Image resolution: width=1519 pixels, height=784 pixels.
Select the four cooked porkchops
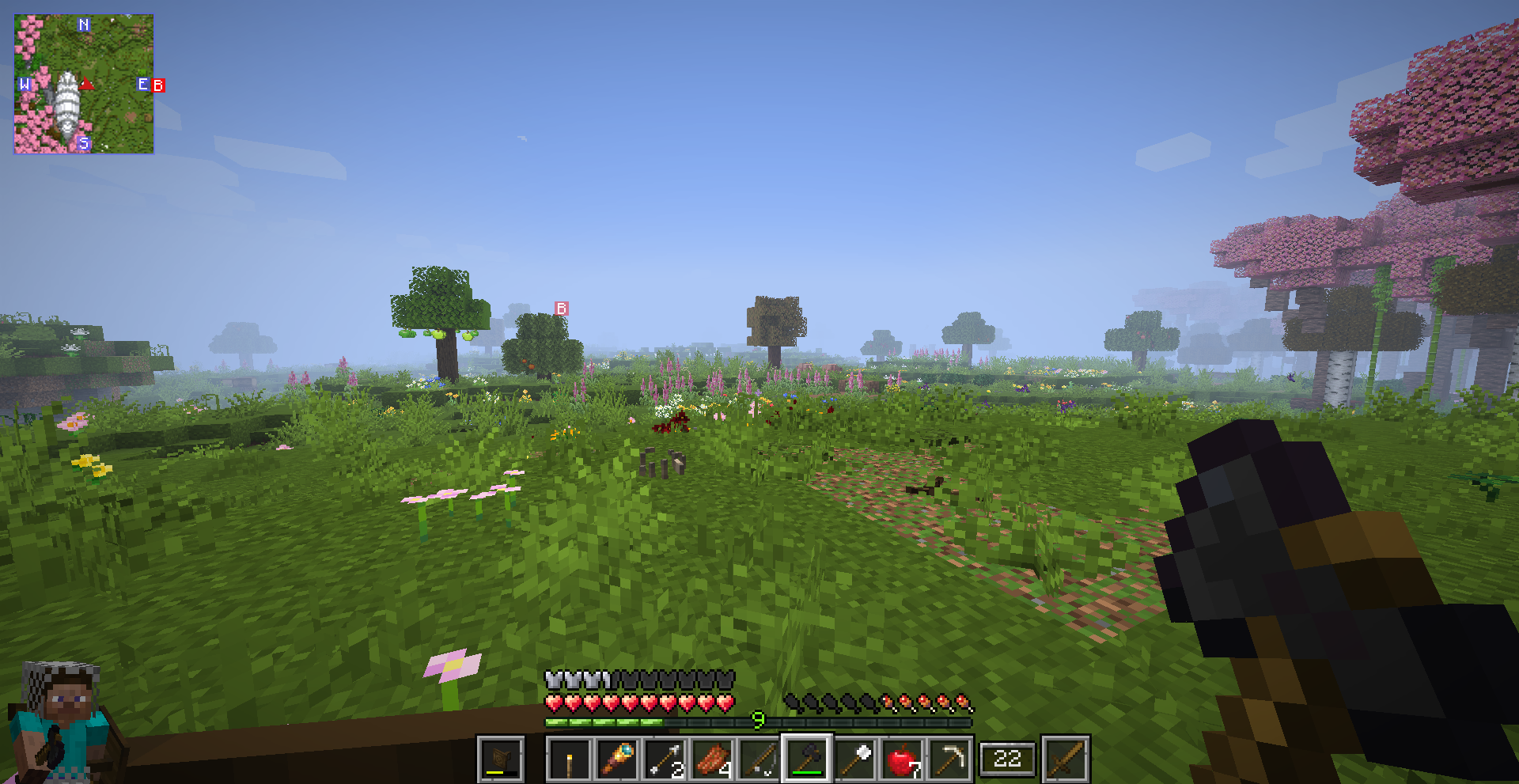click(712, 758)
